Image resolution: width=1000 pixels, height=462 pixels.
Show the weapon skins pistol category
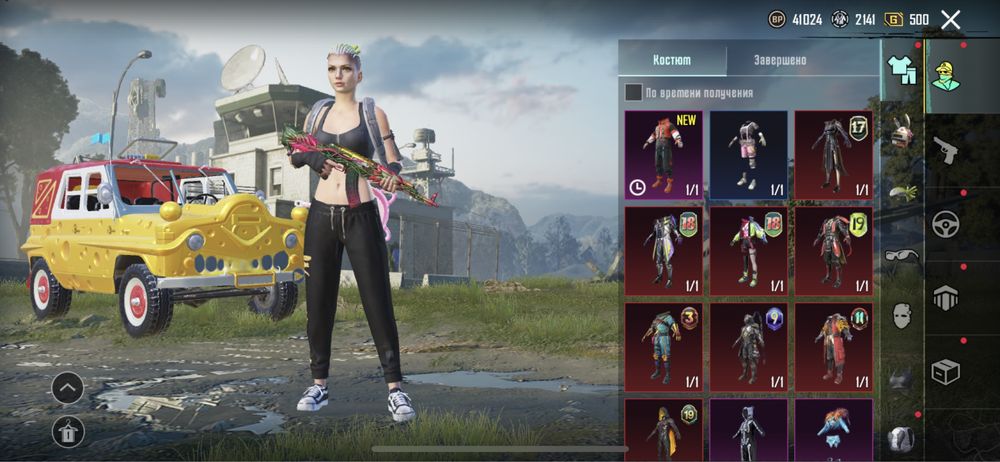[x=945, y=150]
